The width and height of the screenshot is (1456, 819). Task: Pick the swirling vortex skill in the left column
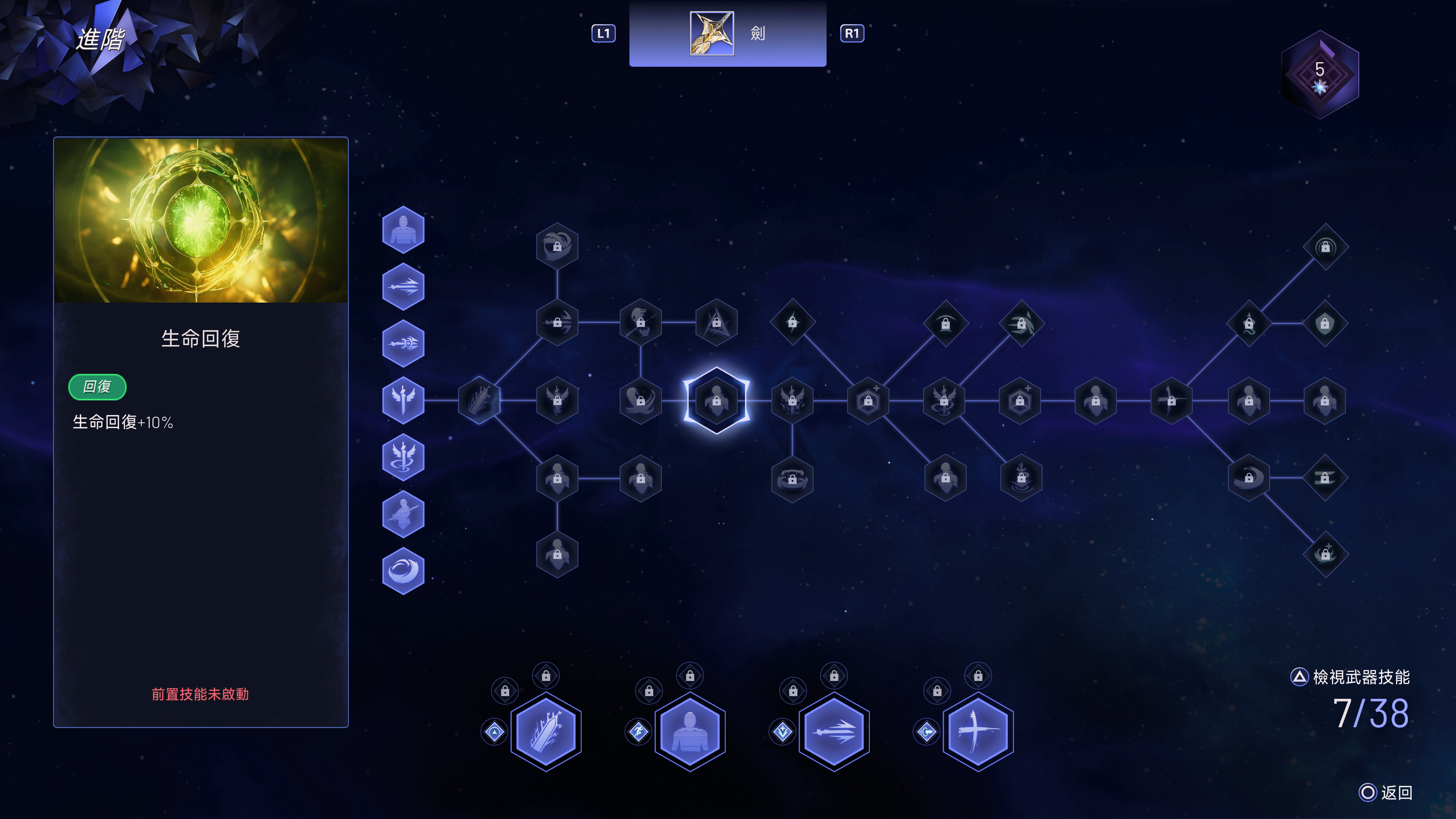pos(403,571)
